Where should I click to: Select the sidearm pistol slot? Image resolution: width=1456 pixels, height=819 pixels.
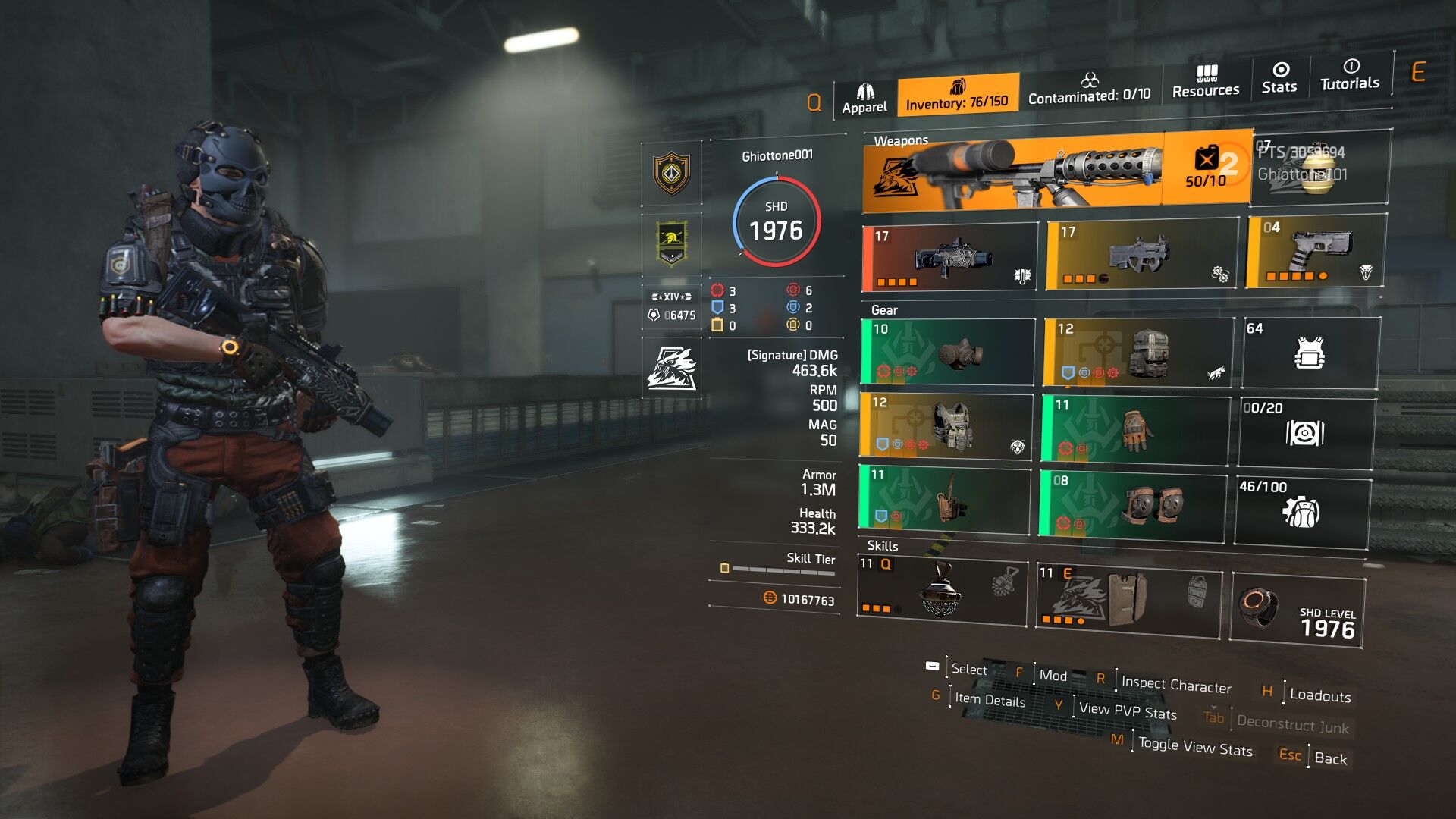pos(1316,252)
